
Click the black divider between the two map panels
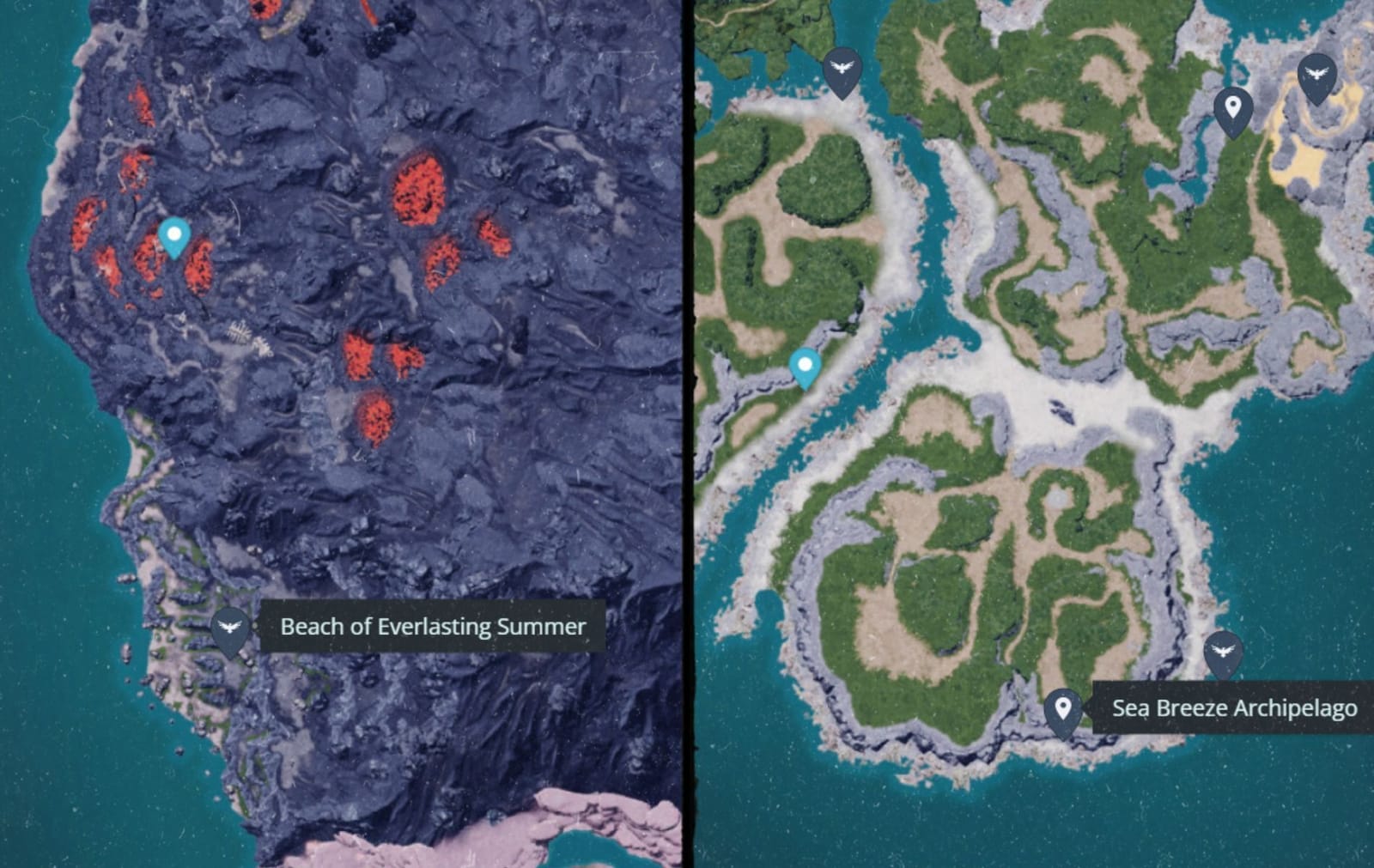pos(690,429)
